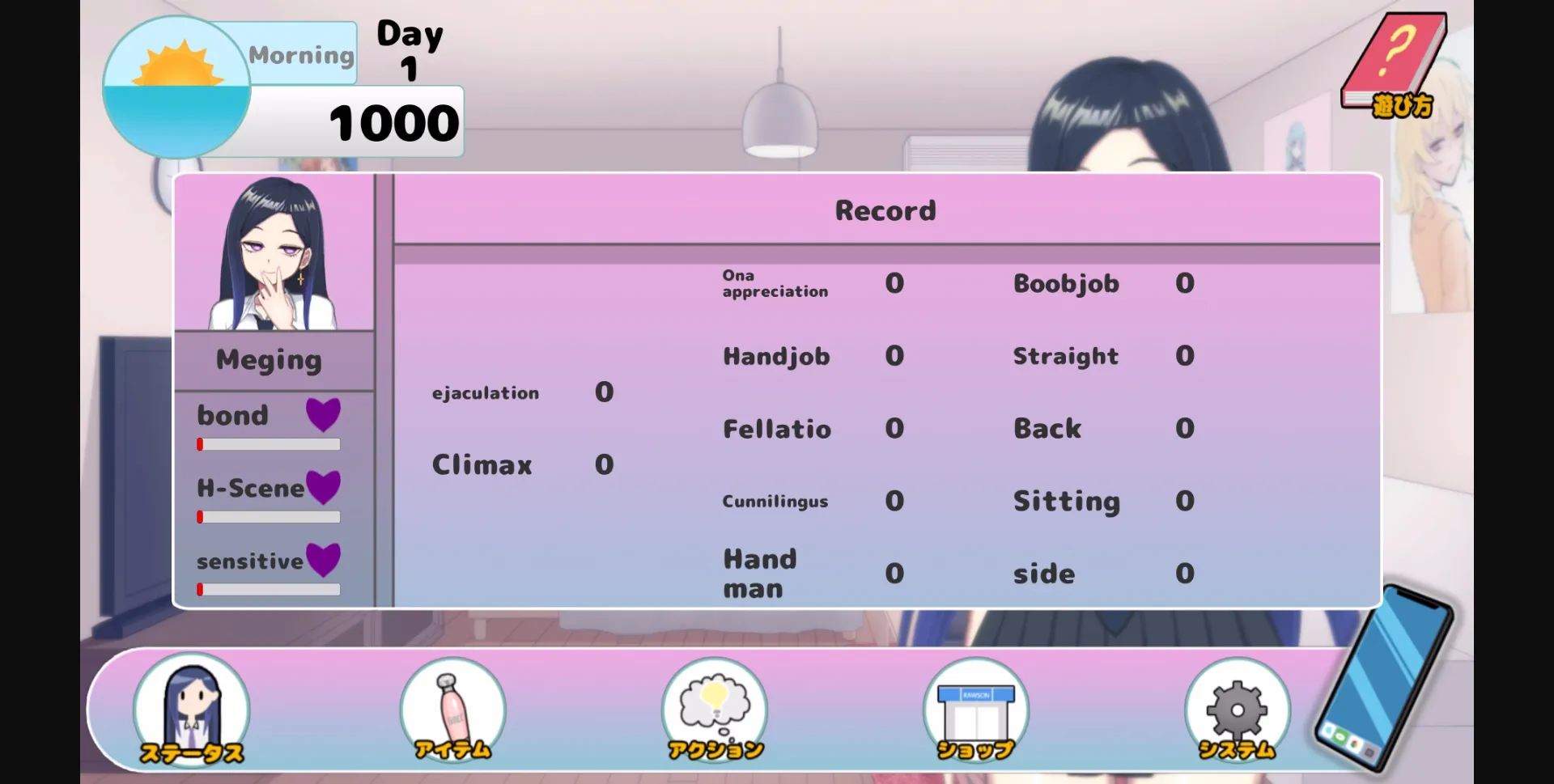
Task: Click the bond progress bar
Action: (268, 443)
